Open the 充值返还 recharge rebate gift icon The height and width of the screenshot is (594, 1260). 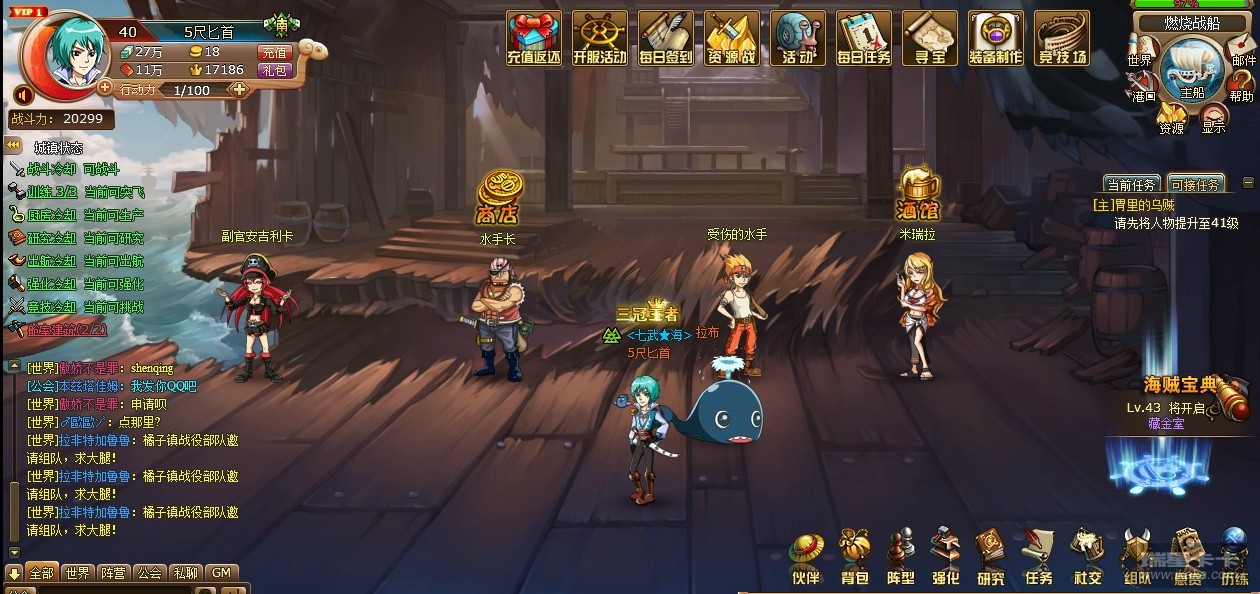pos(532,38)
